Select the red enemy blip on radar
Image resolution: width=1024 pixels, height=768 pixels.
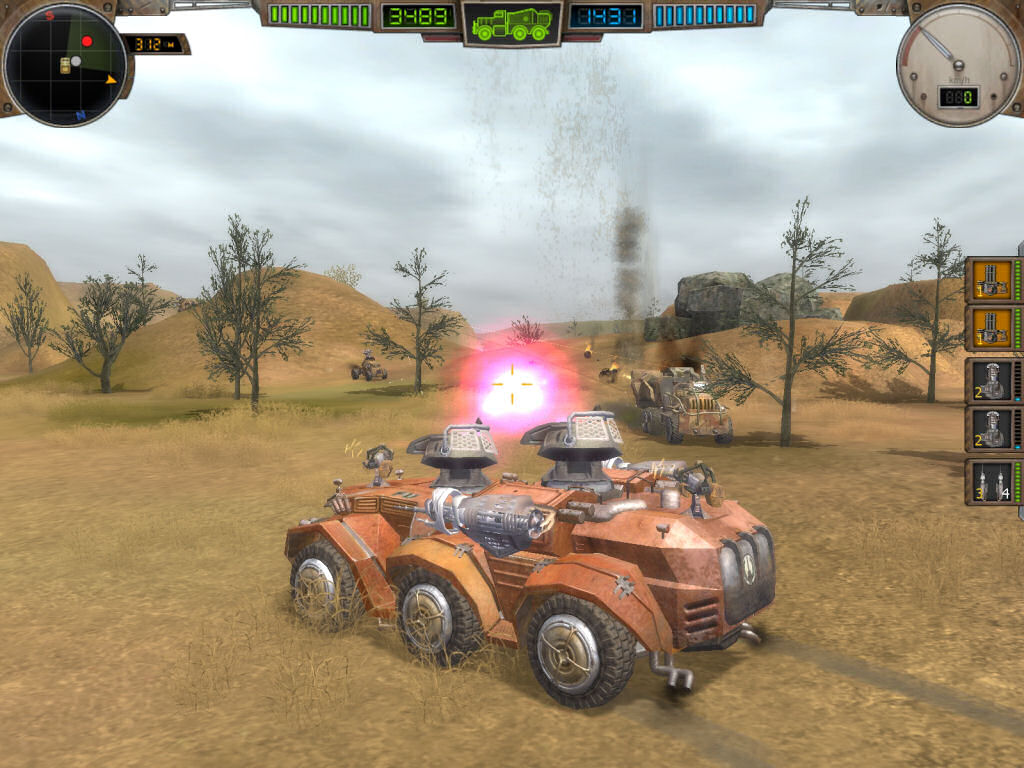[87, 41]
